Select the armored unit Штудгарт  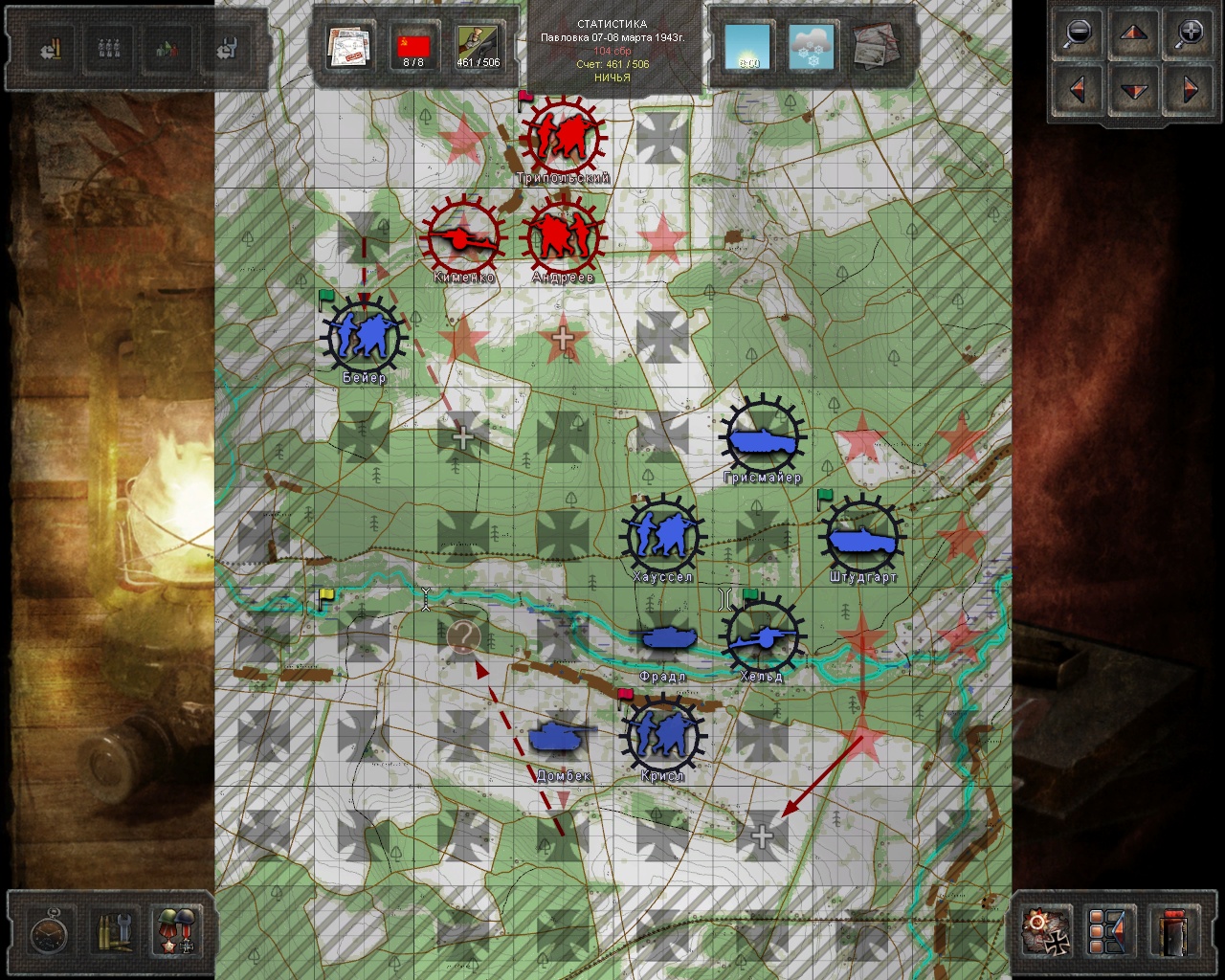pyautogui.click(x=862, y=536)
